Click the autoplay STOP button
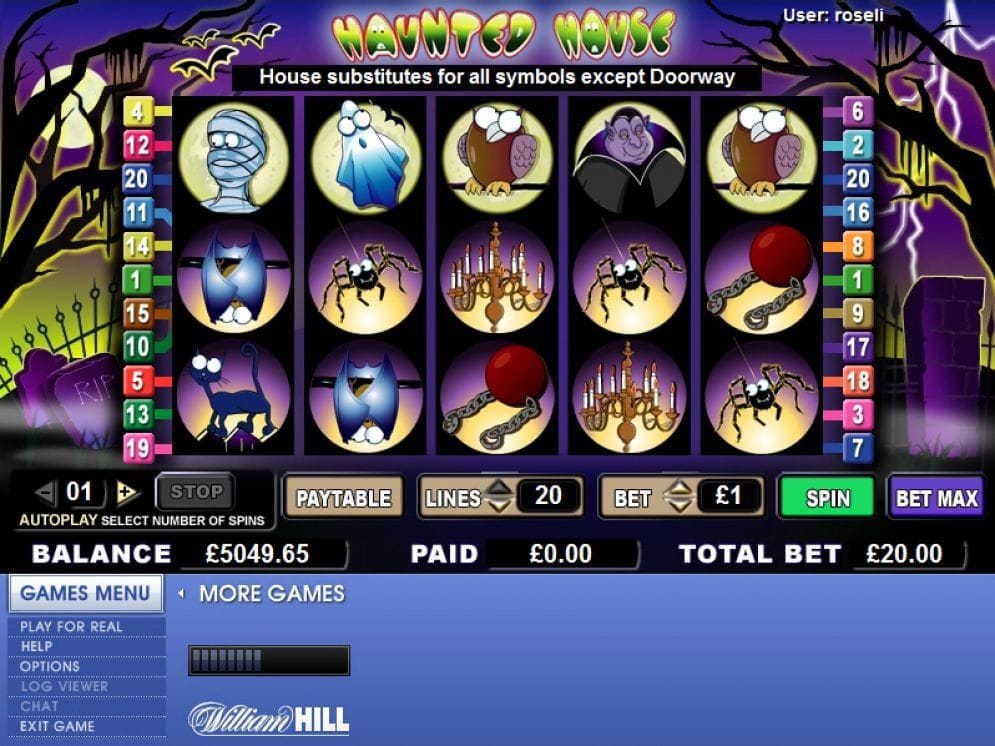 coord(196,492)
